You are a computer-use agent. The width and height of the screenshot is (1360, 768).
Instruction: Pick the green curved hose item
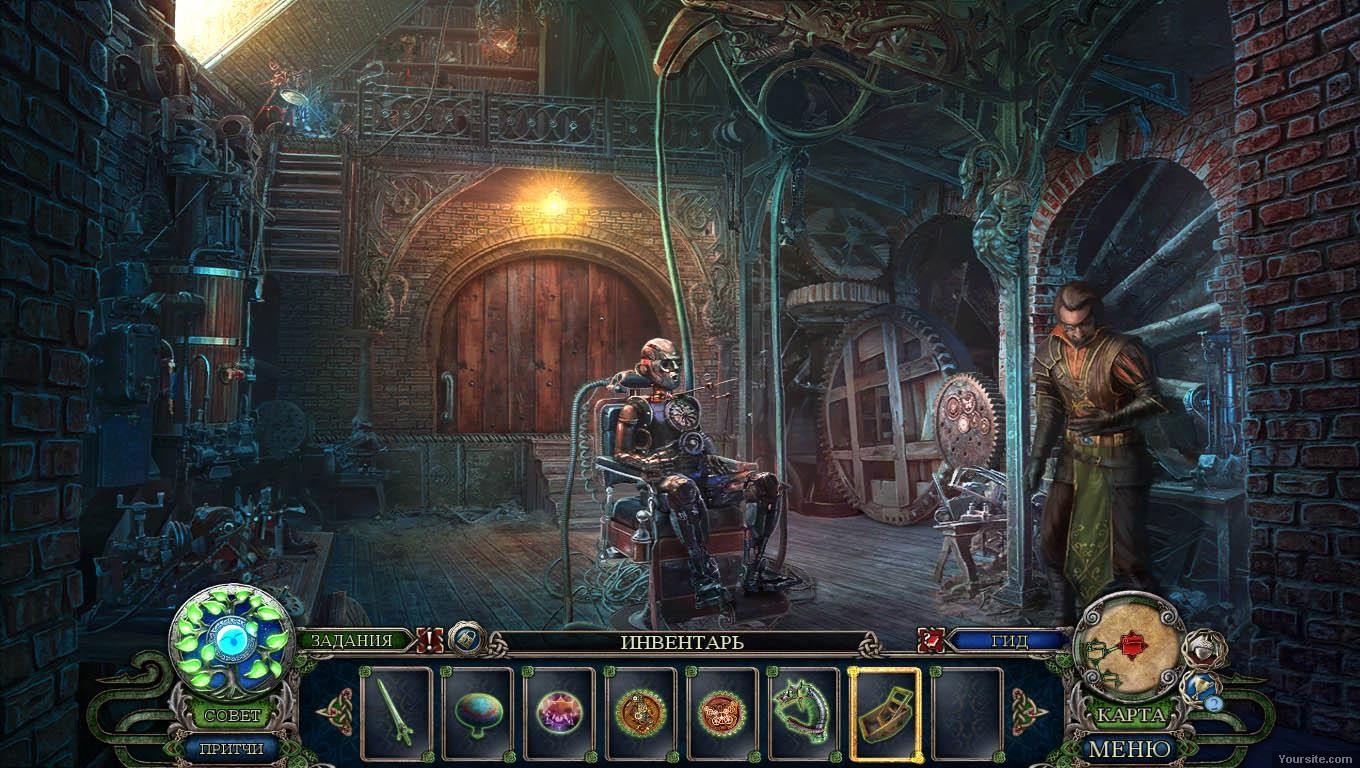[x=802, y=711]
